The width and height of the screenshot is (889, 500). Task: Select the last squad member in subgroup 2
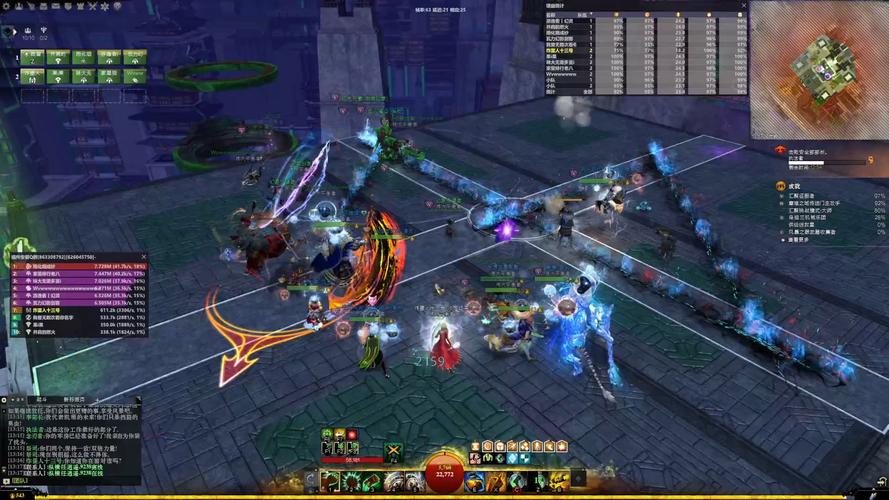[134, 74]
